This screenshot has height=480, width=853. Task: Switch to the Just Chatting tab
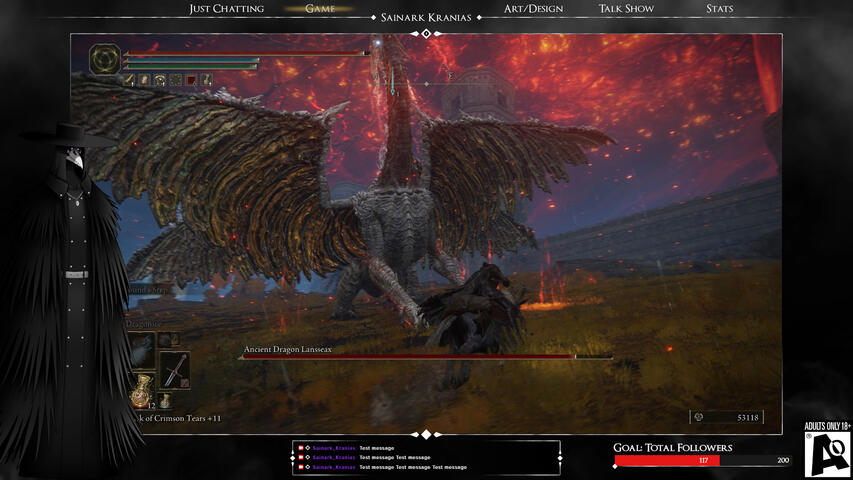point(227,9)
